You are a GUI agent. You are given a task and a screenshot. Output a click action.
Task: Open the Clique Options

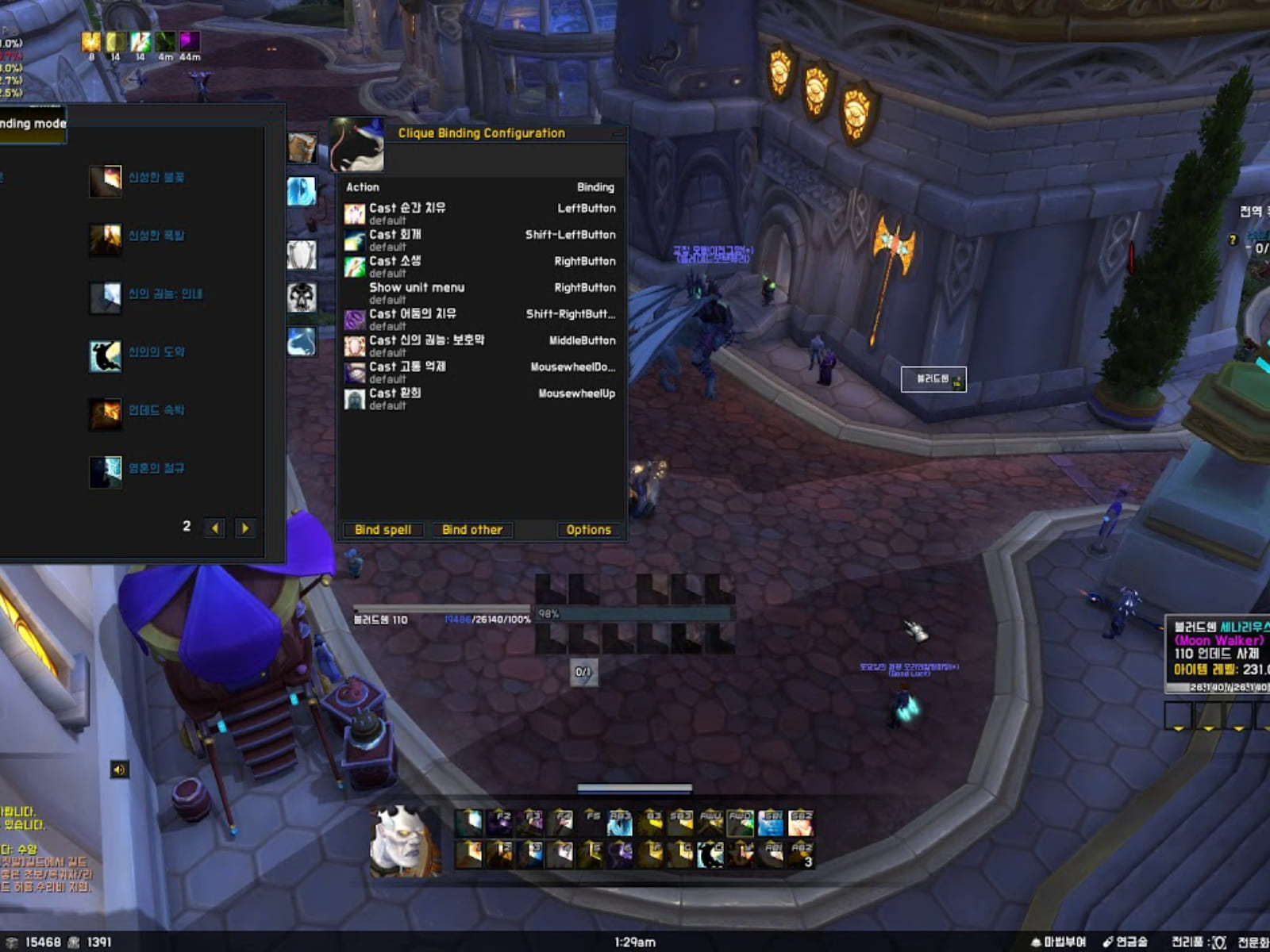tap(588, 530)
